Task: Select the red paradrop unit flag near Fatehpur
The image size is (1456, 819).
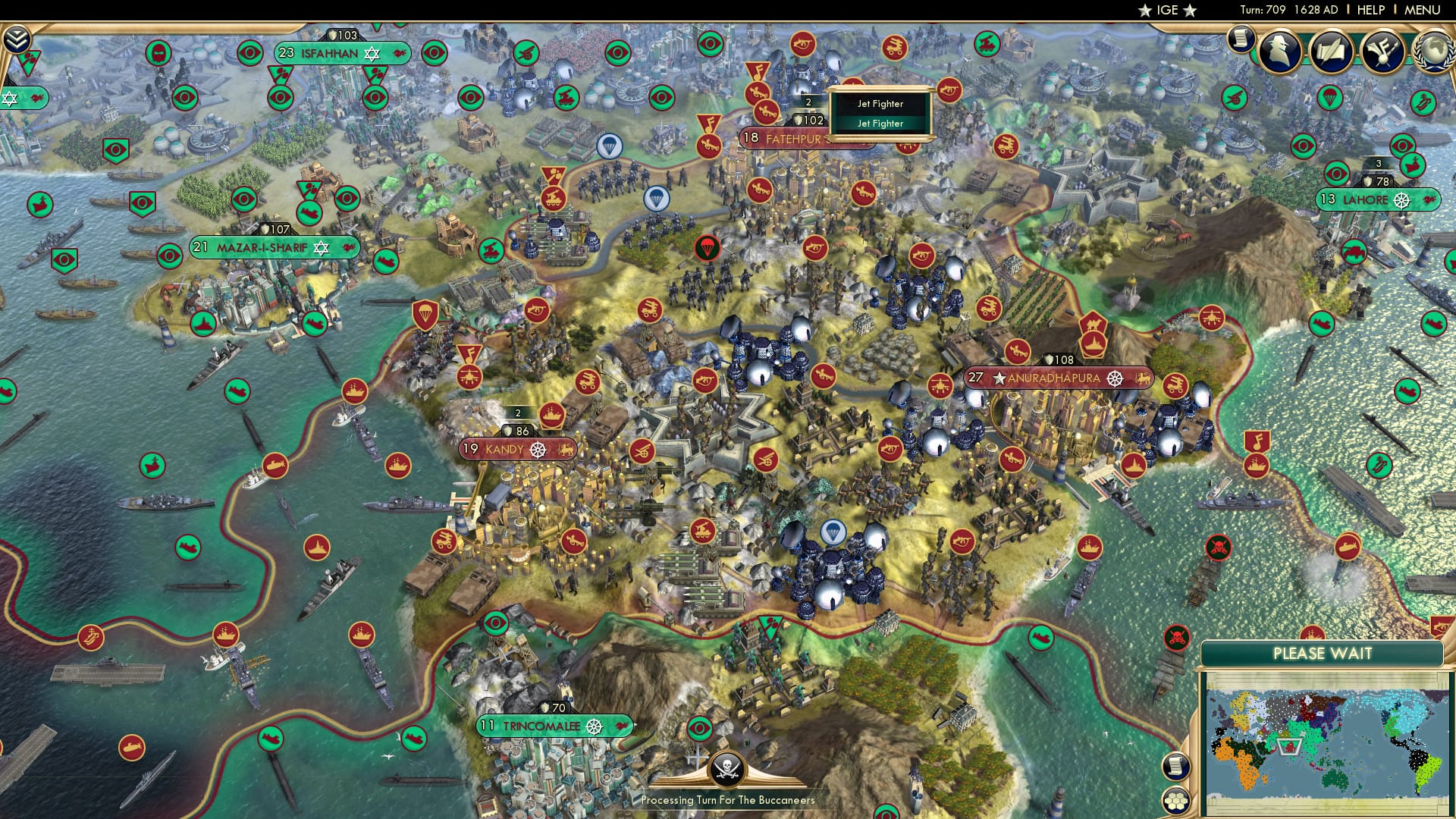Action: [708, 246]
